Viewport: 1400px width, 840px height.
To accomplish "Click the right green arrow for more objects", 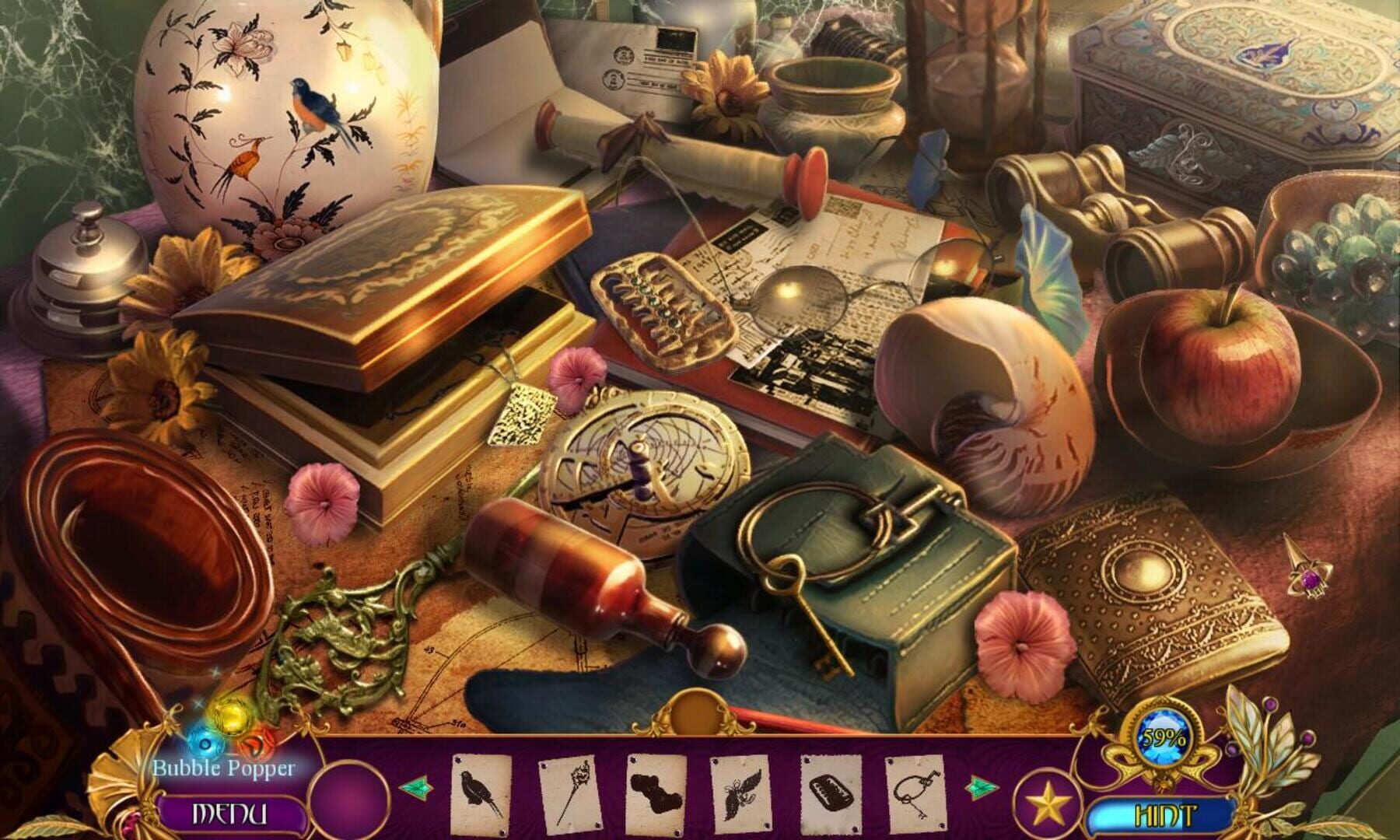I will click(x=981, y=787).
